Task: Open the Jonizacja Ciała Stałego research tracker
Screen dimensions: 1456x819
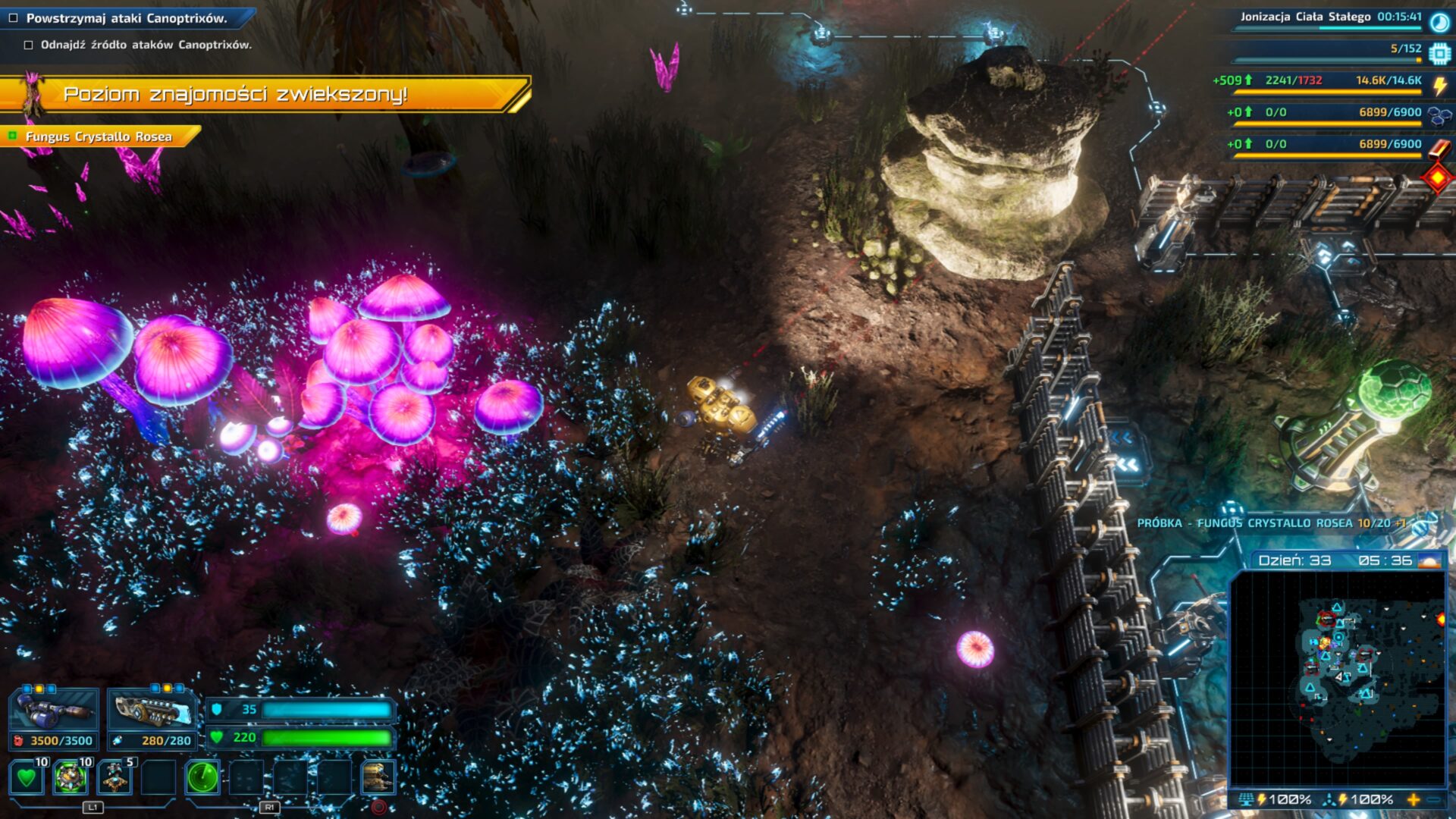Action: pyautogui.click(x=1331, y=17)
